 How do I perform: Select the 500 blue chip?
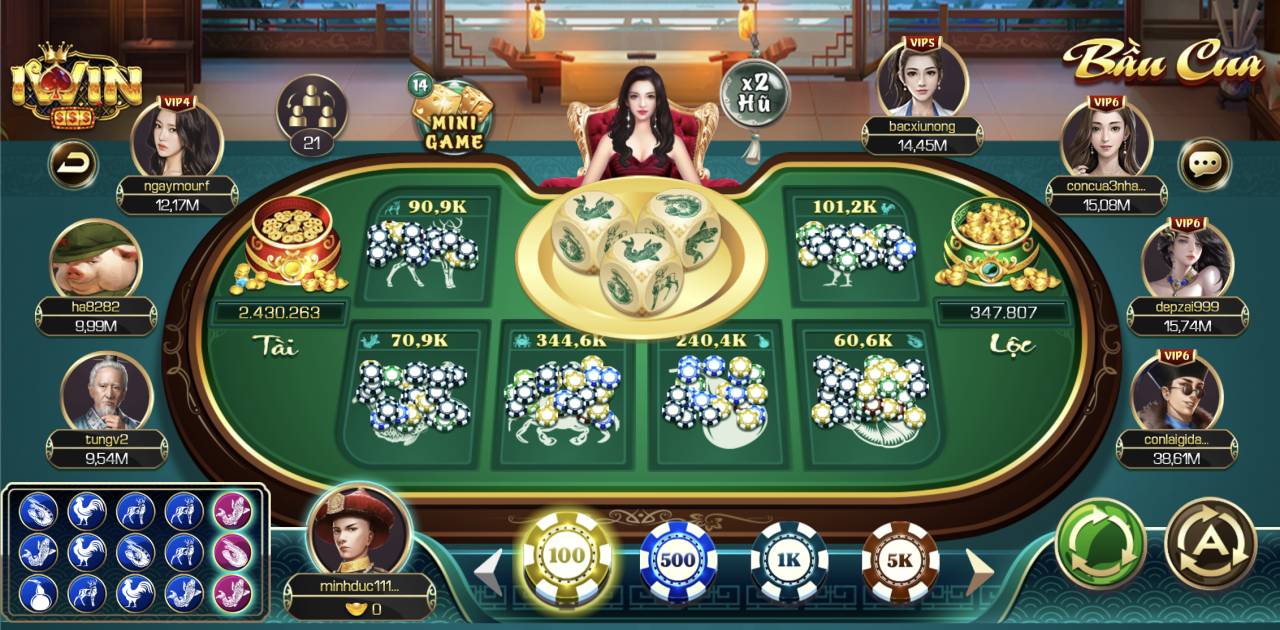(678, 560)
